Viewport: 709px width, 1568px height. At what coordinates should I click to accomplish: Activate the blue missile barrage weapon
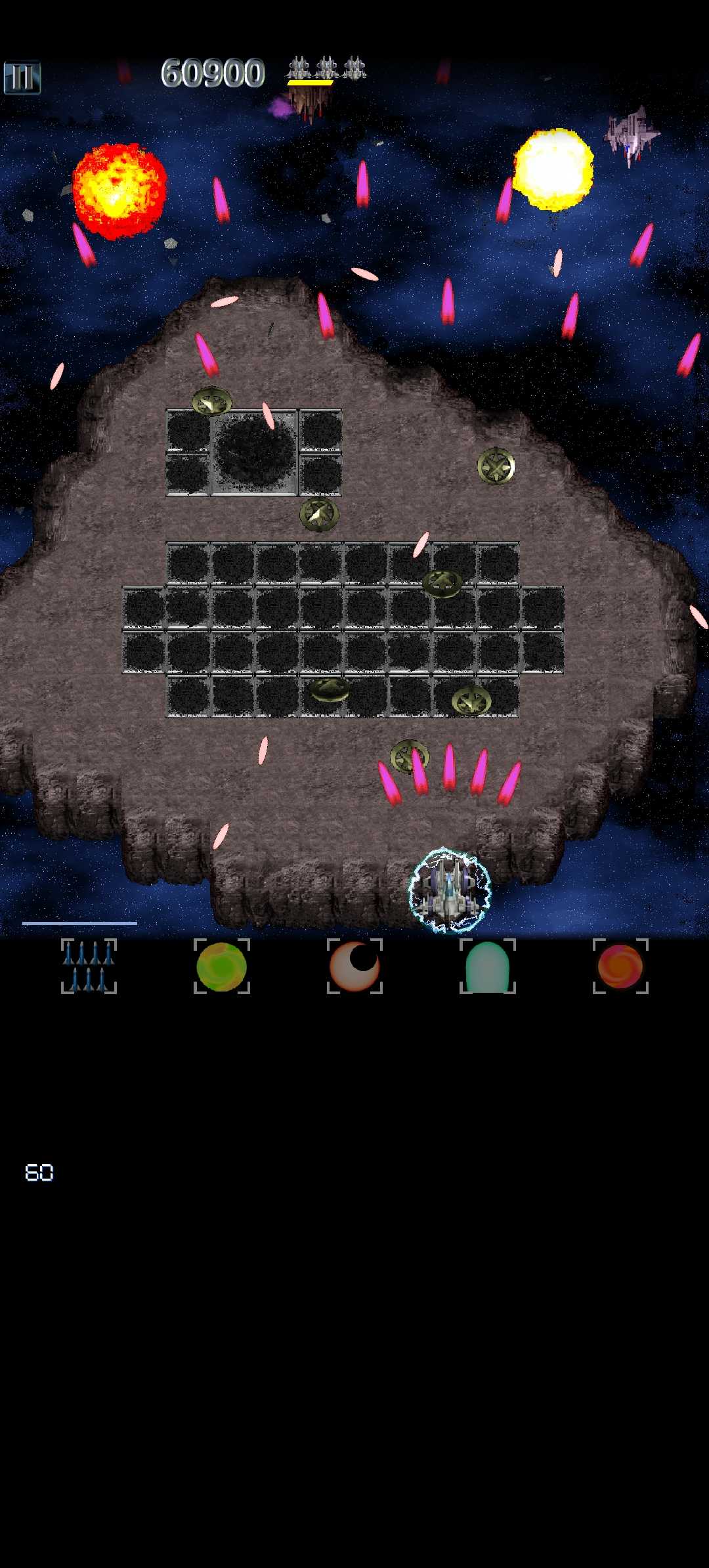pos(89,966)
